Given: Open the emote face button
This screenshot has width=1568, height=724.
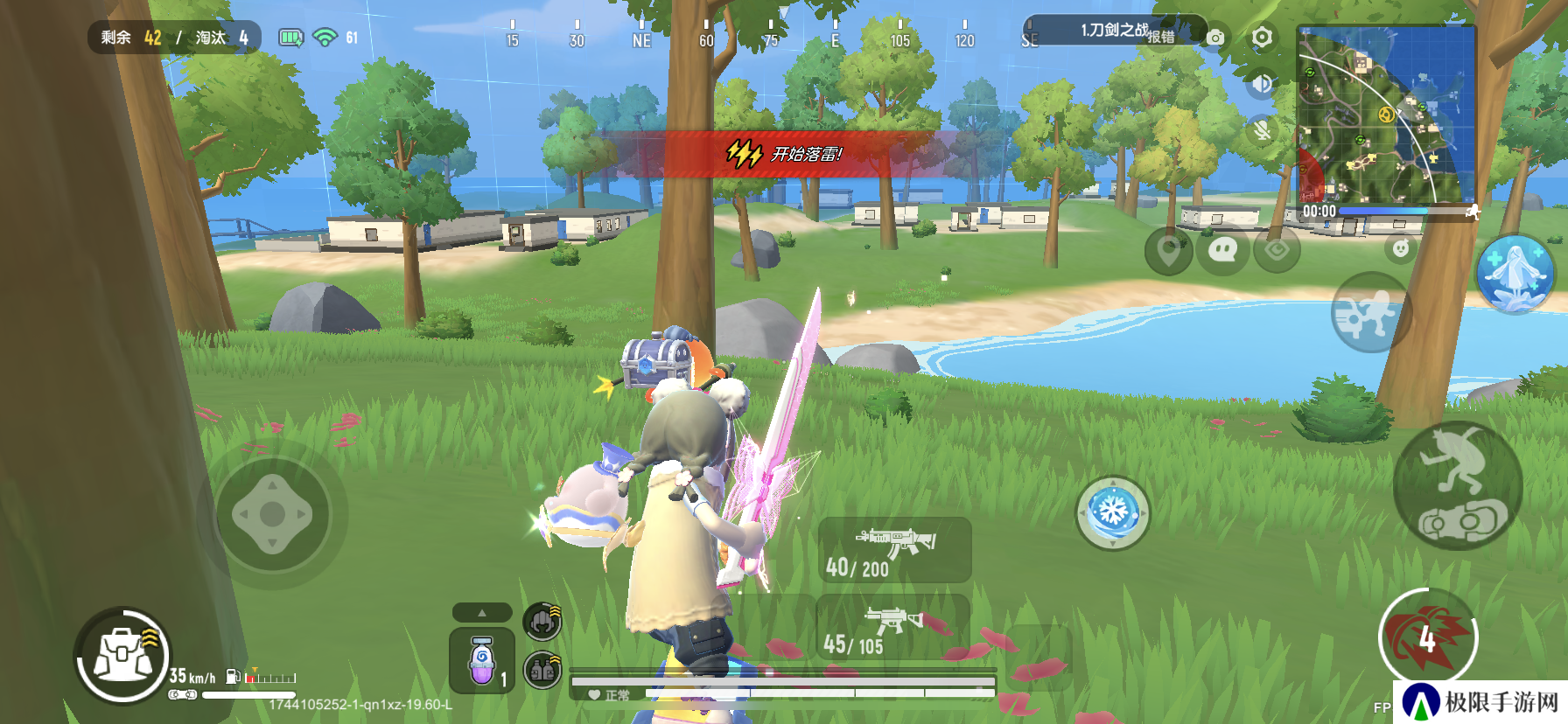Looking at the screenshot, I should point(1401,248).
